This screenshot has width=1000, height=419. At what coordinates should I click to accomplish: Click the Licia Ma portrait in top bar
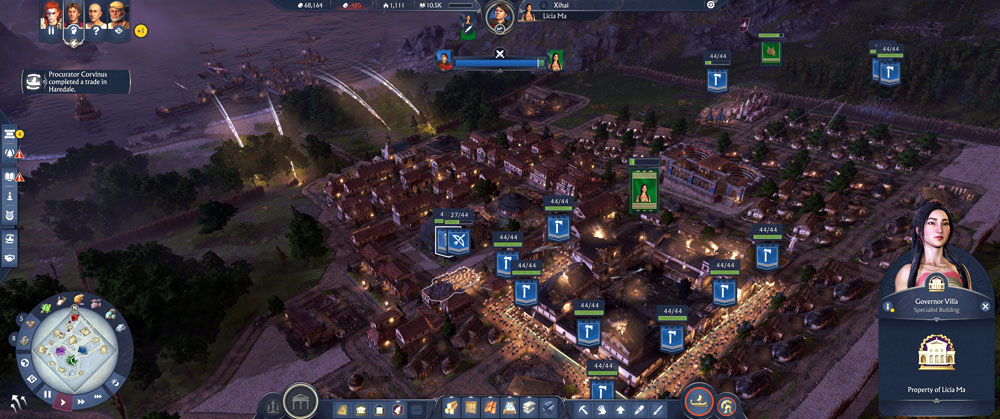[526, 14]
